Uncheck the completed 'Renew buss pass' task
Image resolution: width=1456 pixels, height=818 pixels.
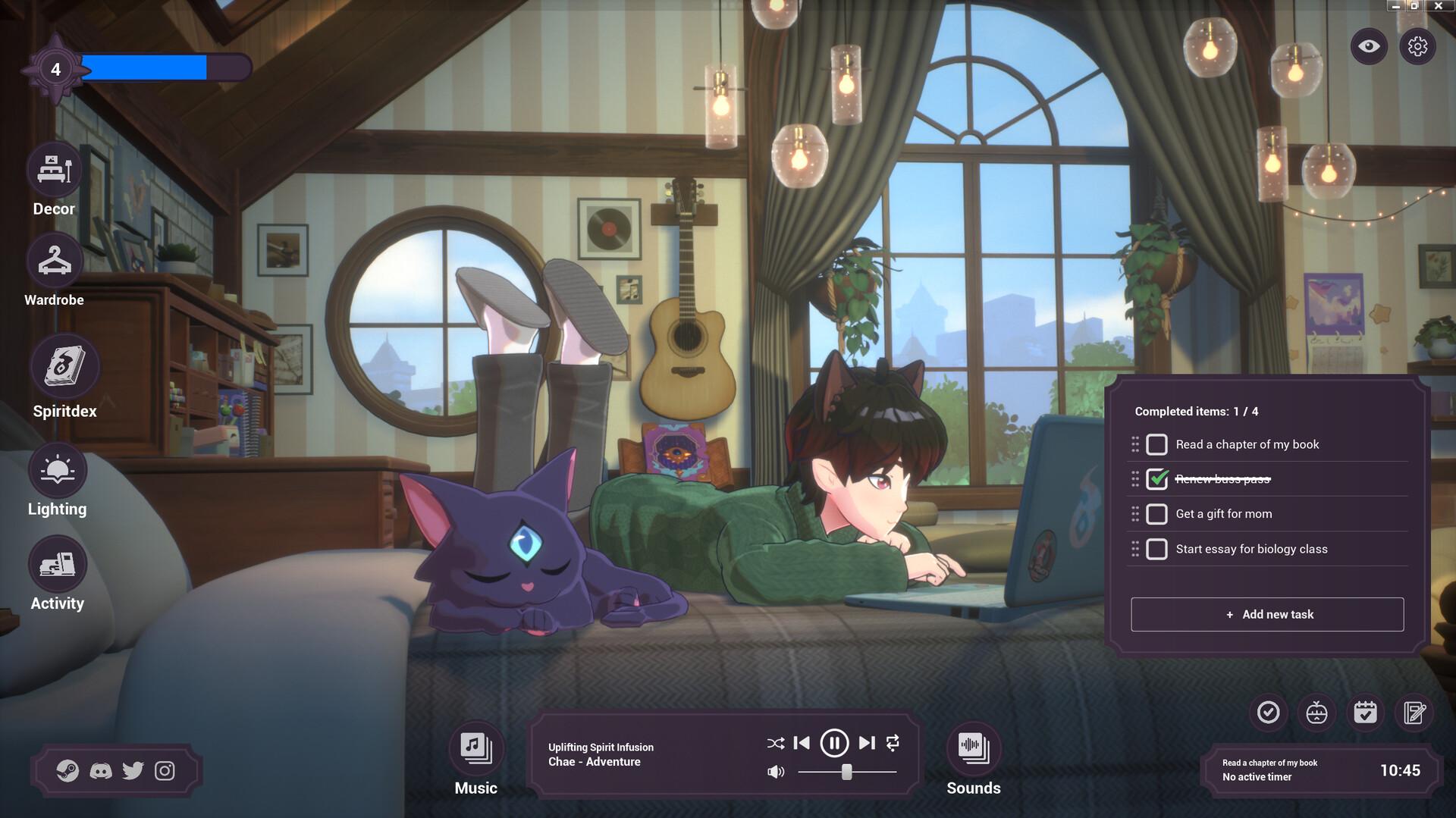[1156, 478]
